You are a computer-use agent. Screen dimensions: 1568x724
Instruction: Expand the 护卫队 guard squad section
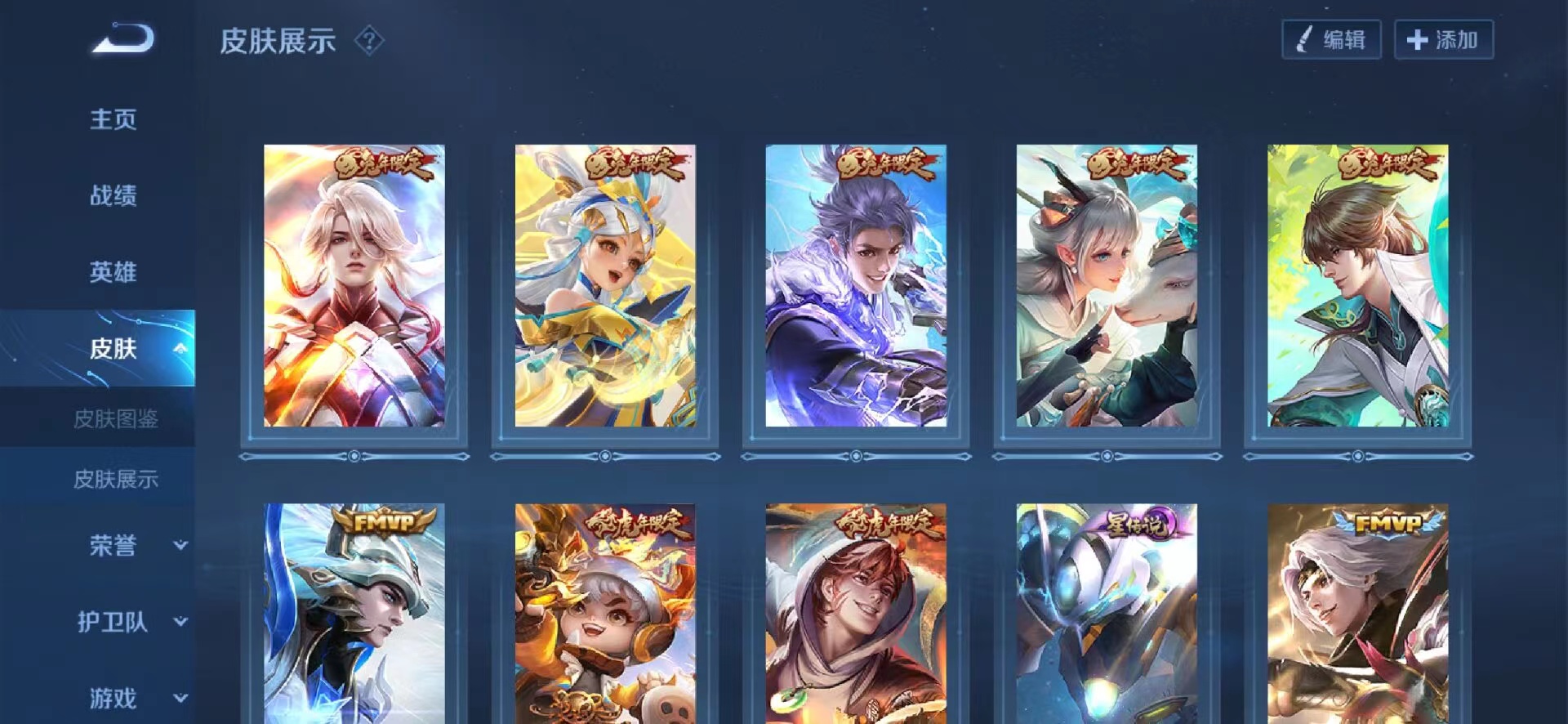[x=180, y=622]
